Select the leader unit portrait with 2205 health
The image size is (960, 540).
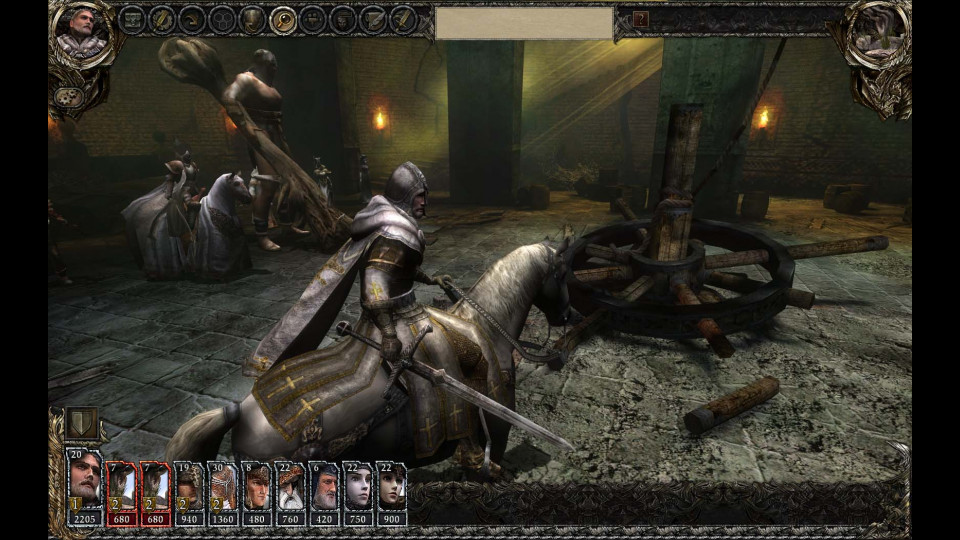[84, 487]
